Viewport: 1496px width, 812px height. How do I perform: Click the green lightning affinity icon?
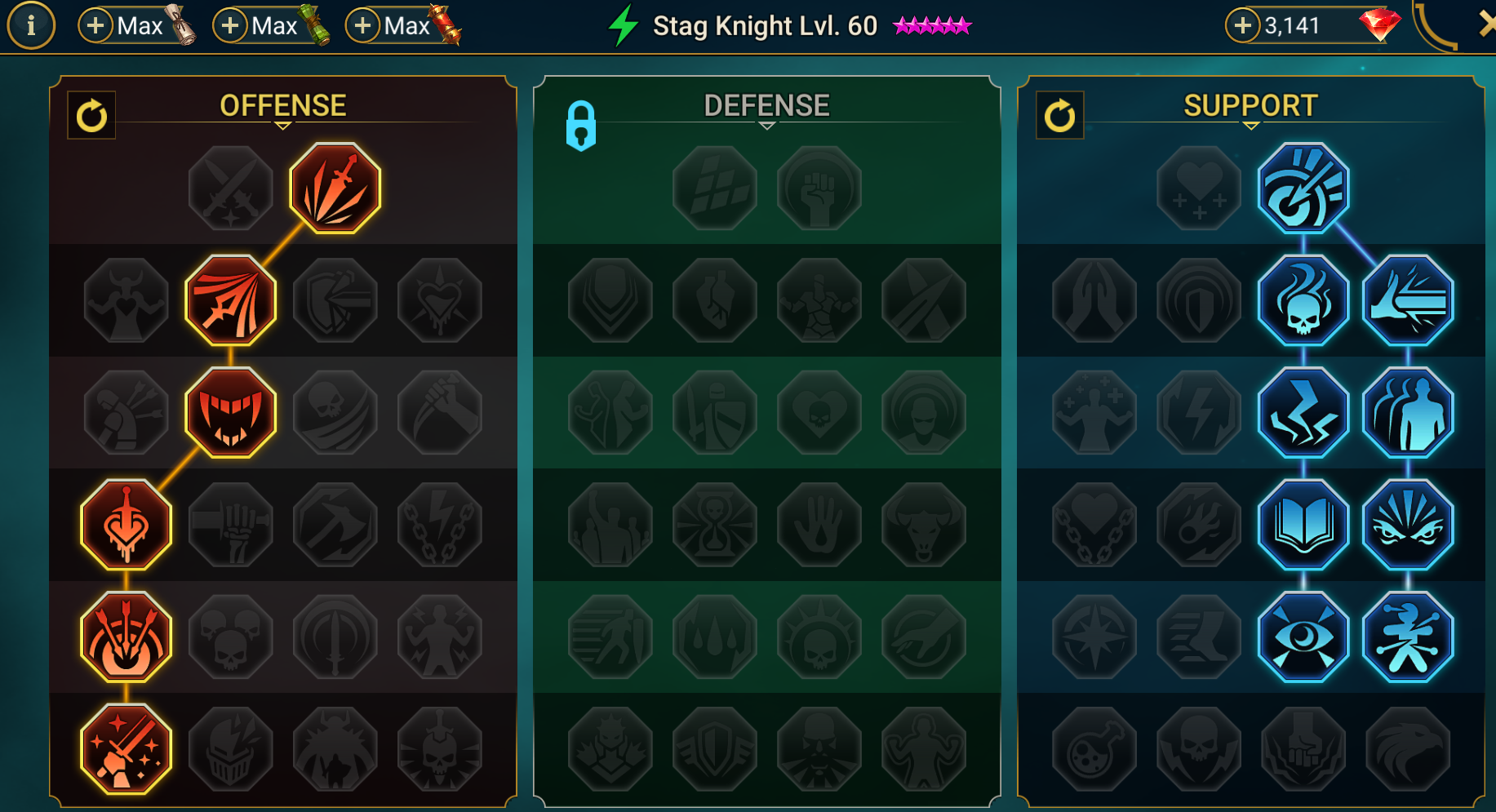(x=623, y=25)
